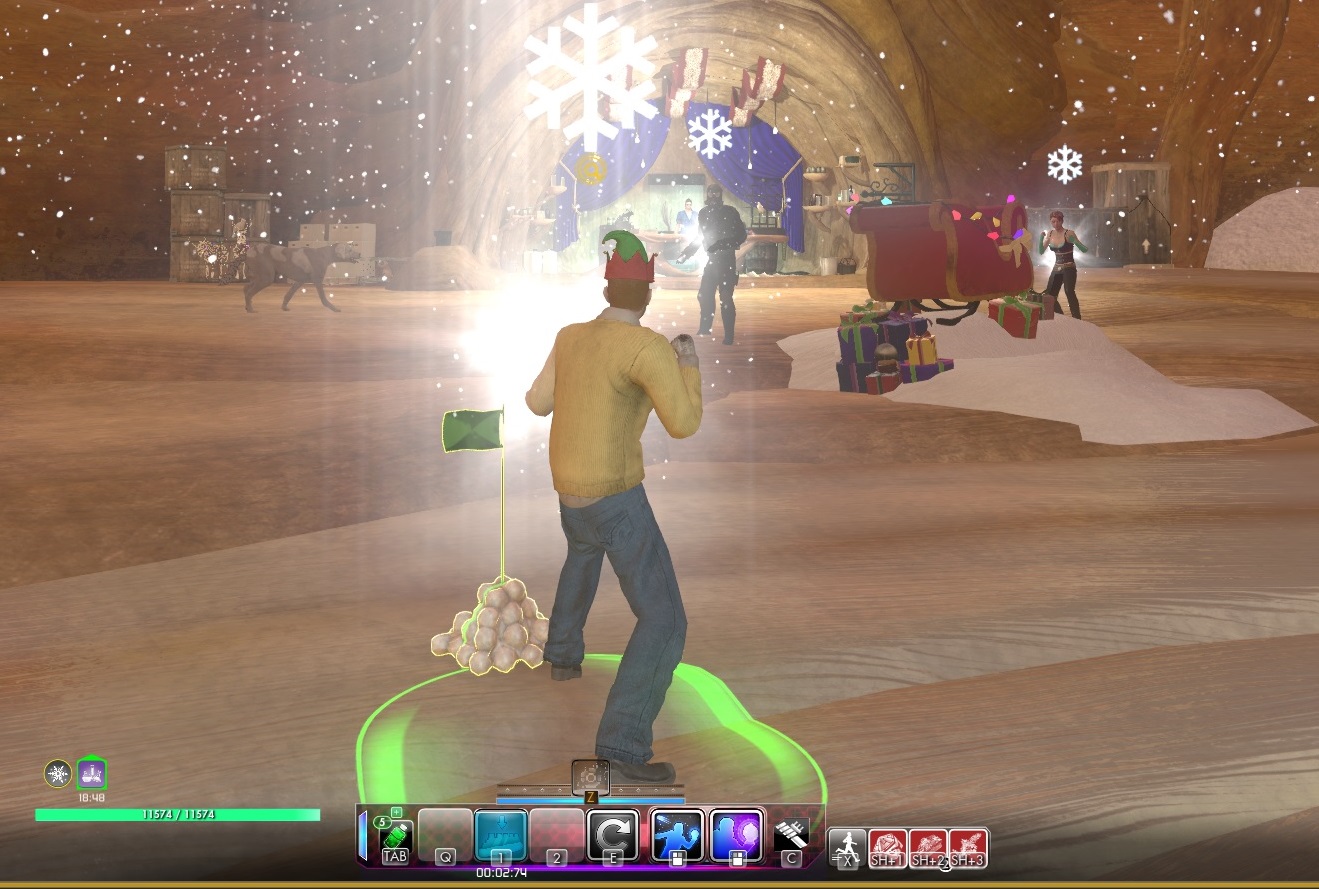Use the blue snowball throw ability

coord(677,836)
